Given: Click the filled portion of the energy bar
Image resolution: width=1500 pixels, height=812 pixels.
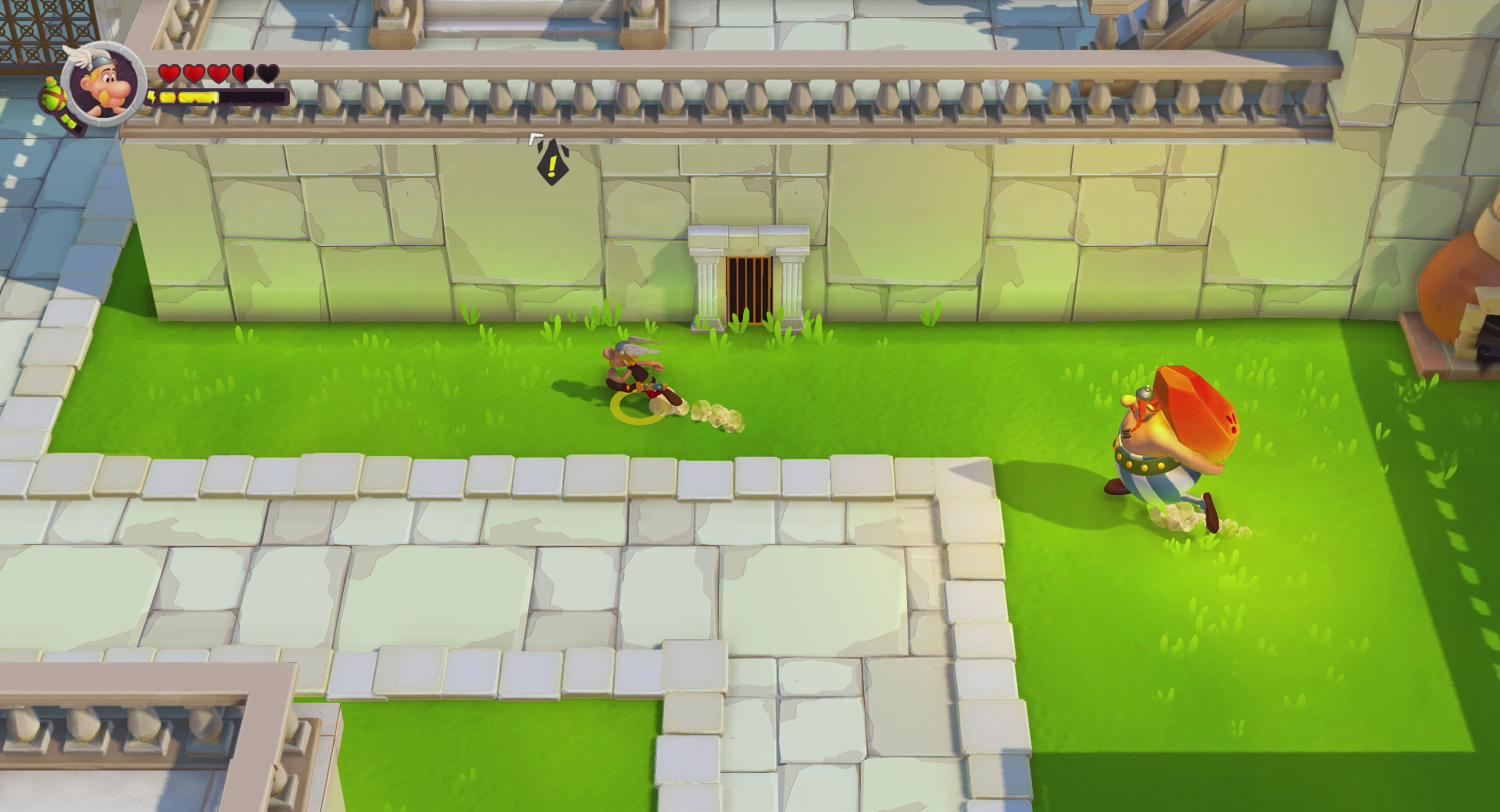Looking at the screenshot, I should [x=187, y=97].
